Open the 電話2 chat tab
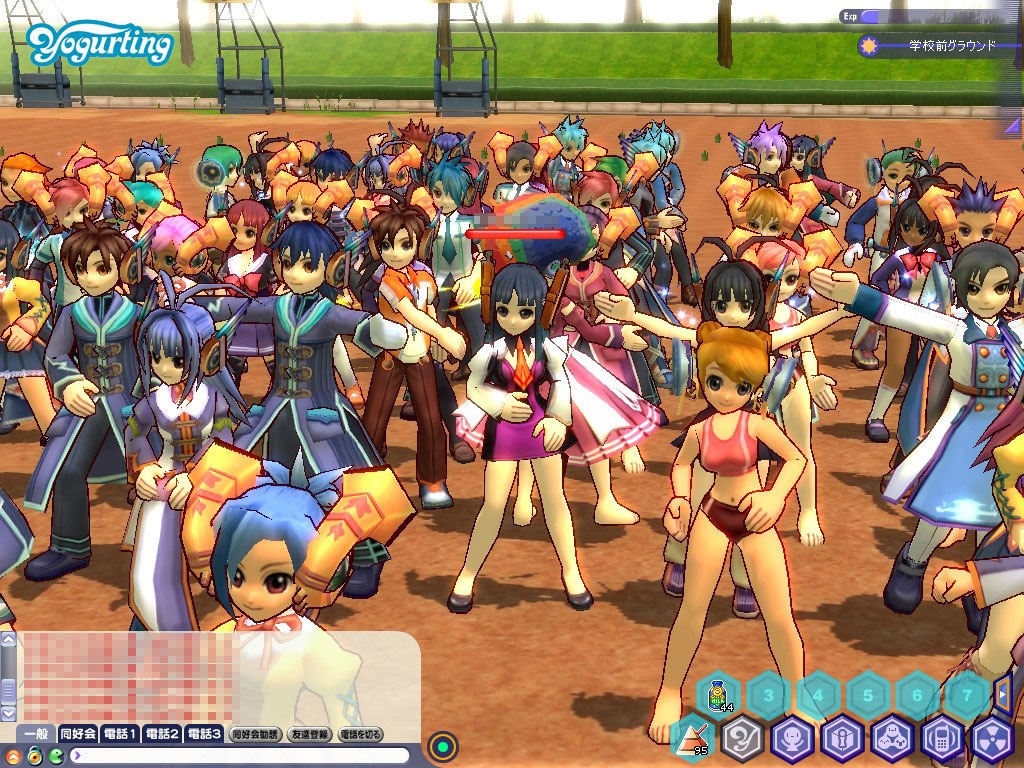Image resolution: width=1024 pixels, height=768 pixels. point(162,734)
